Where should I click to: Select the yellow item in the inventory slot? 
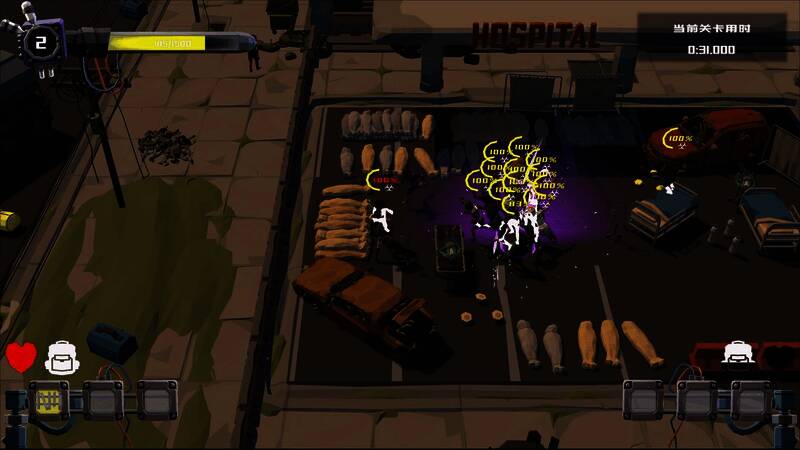[x=47, y=400]
